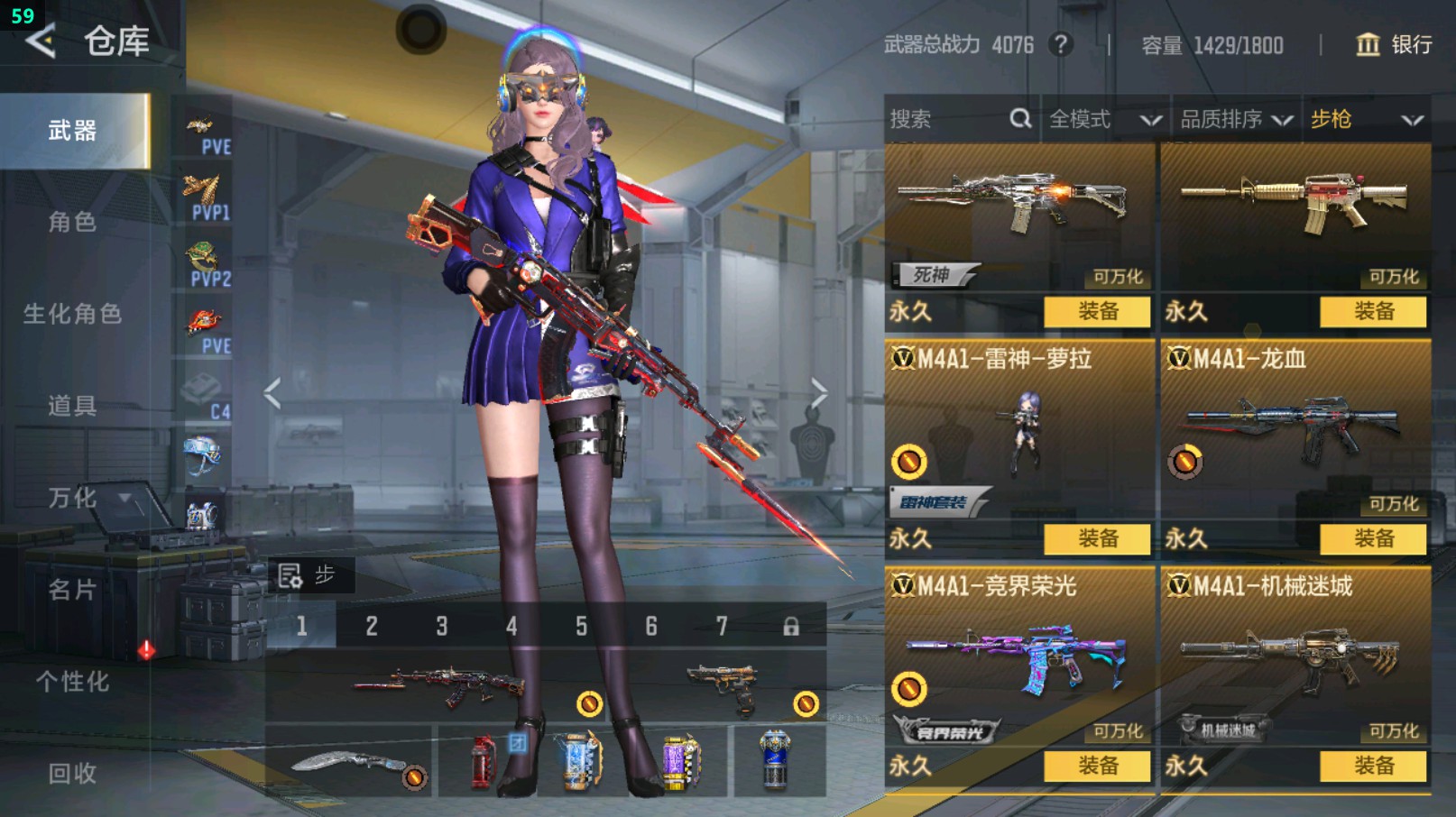Open the 生化角色 category
Viewport: 1456px width, 817px height.
(x=72, y=314)
